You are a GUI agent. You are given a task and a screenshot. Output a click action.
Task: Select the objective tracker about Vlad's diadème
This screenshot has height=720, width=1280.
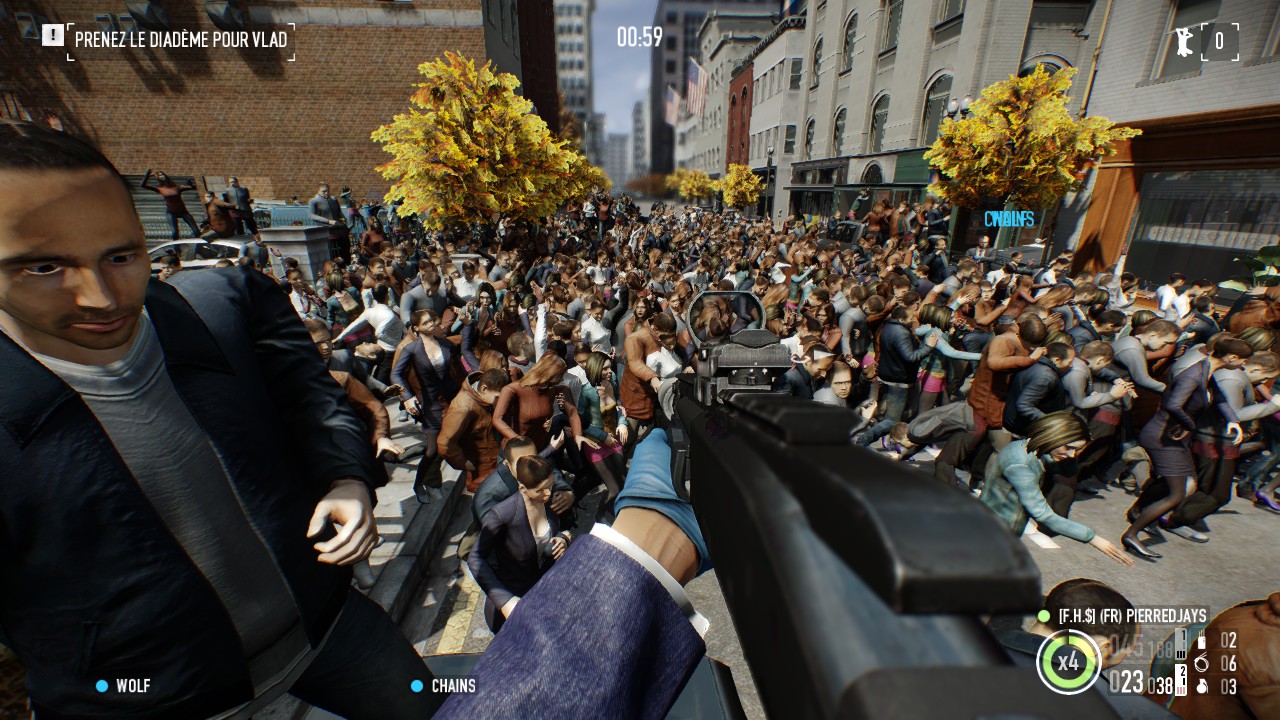[x=181, y=41]
